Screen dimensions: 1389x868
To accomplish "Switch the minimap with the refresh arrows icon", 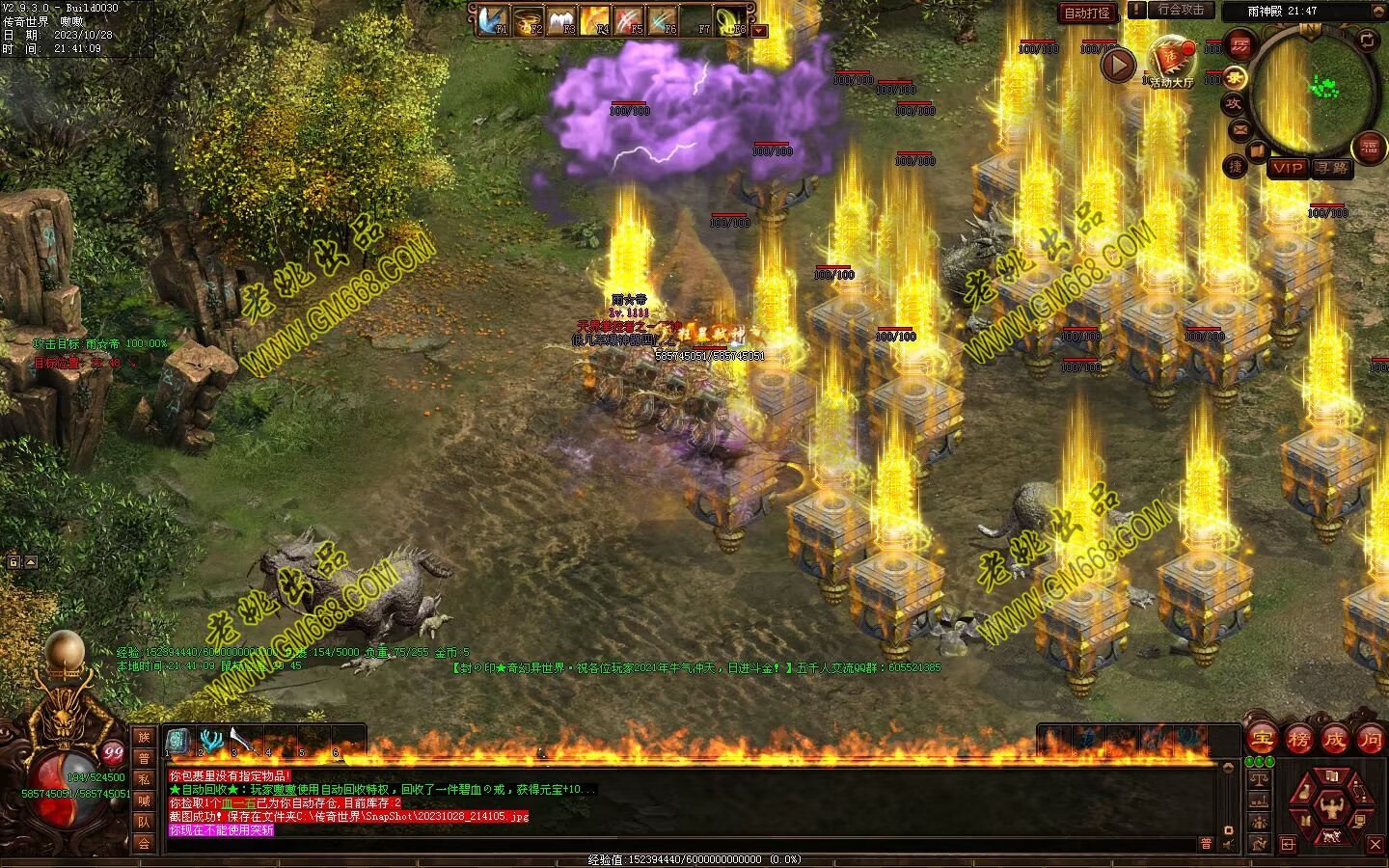I will coord(1367,40).
